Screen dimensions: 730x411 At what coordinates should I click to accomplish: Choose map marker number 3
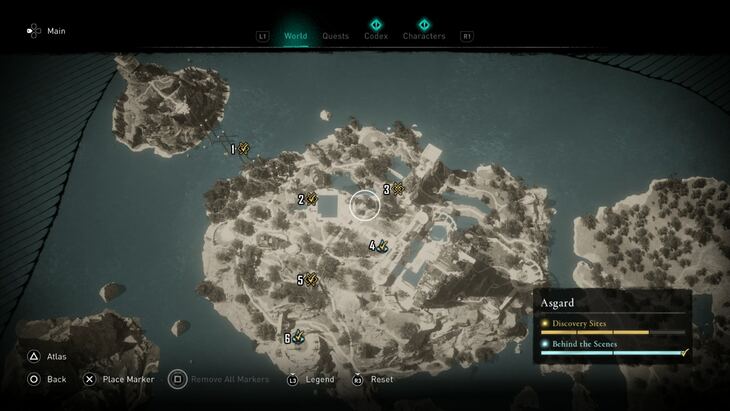click(x=395, y=189)
